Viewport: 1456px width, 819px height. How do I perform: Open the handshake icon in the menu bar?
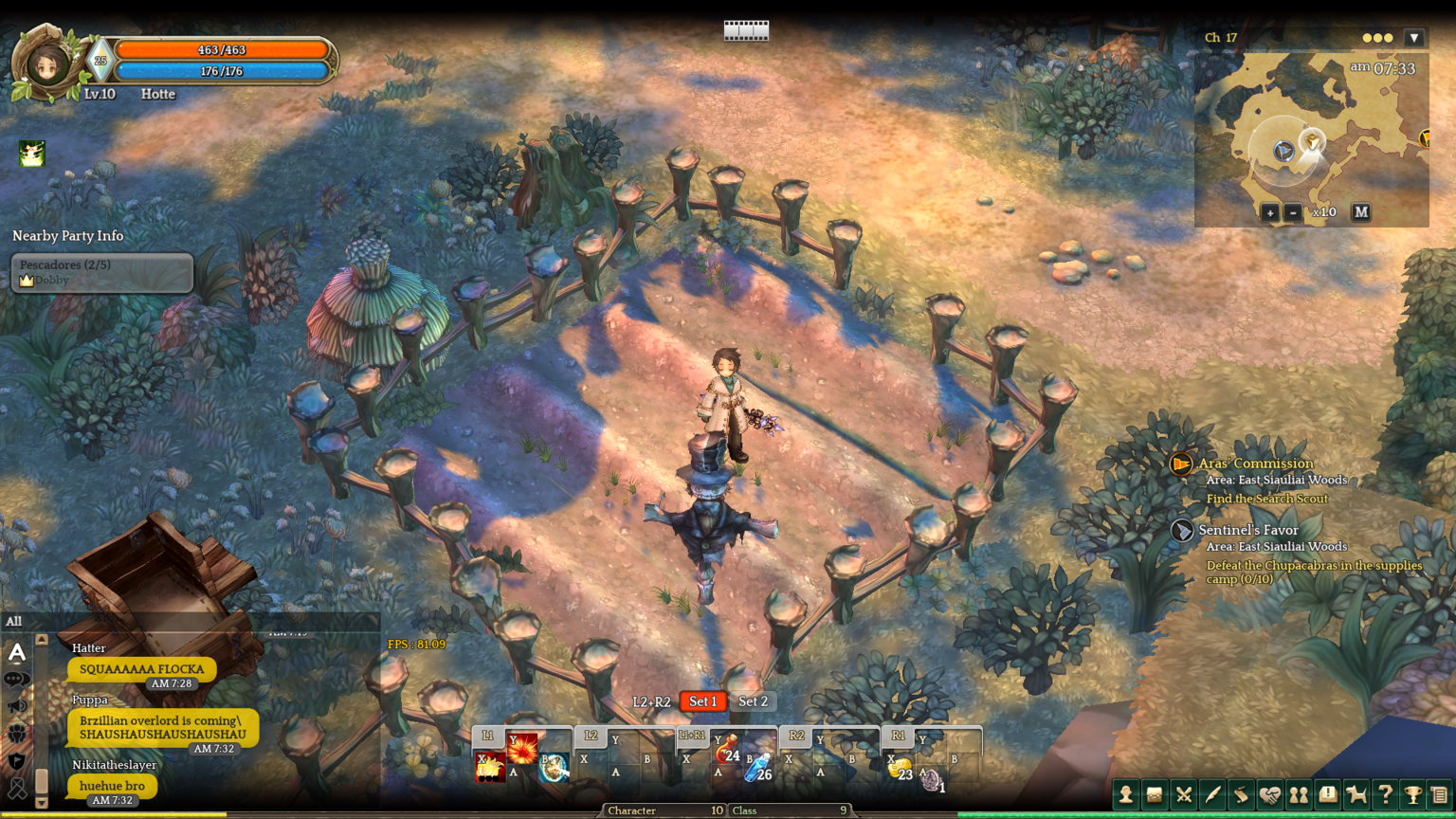tap(1270, 795)
